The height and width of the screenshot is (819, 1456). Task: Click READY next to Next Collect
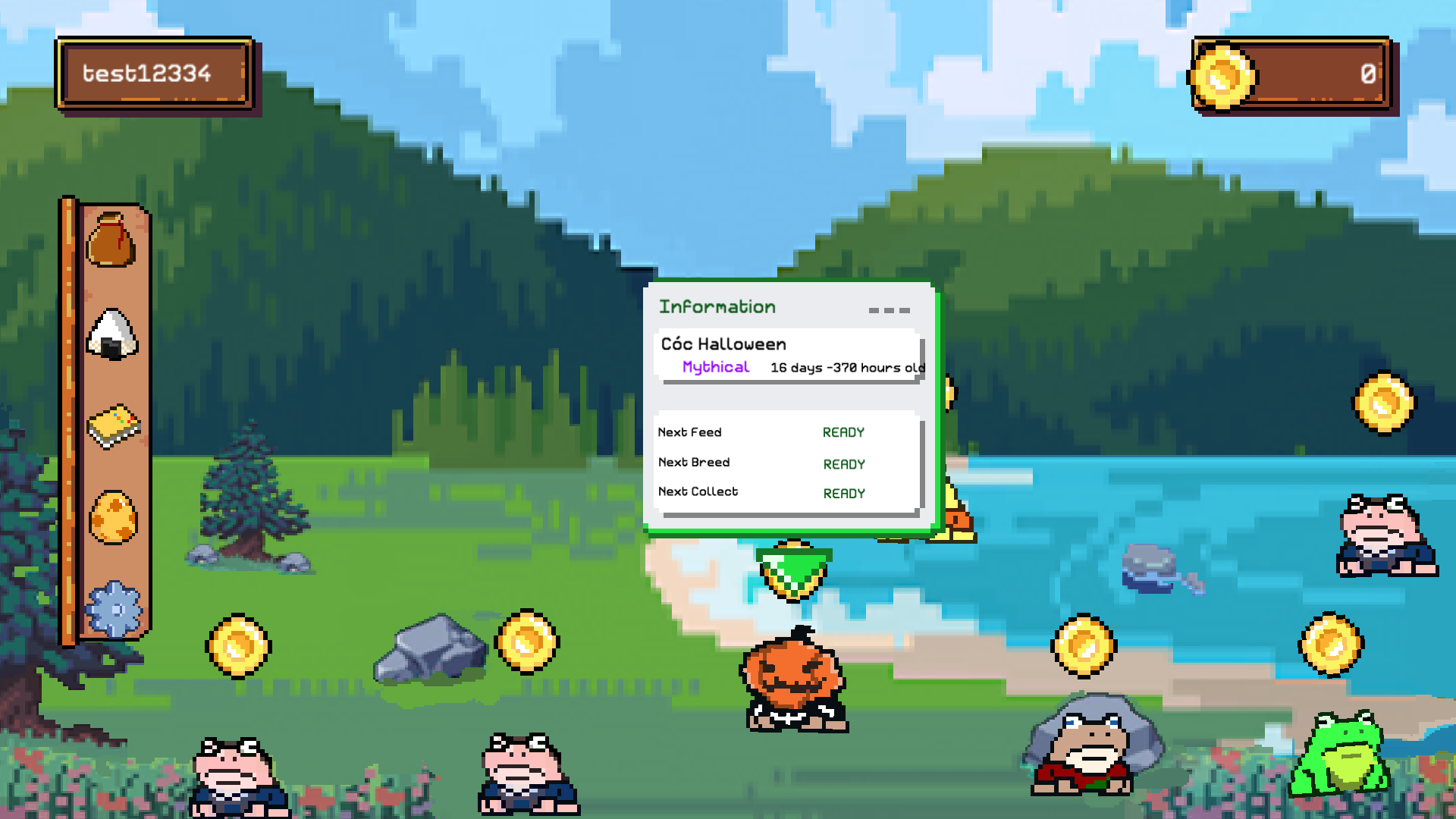[843, 493]
